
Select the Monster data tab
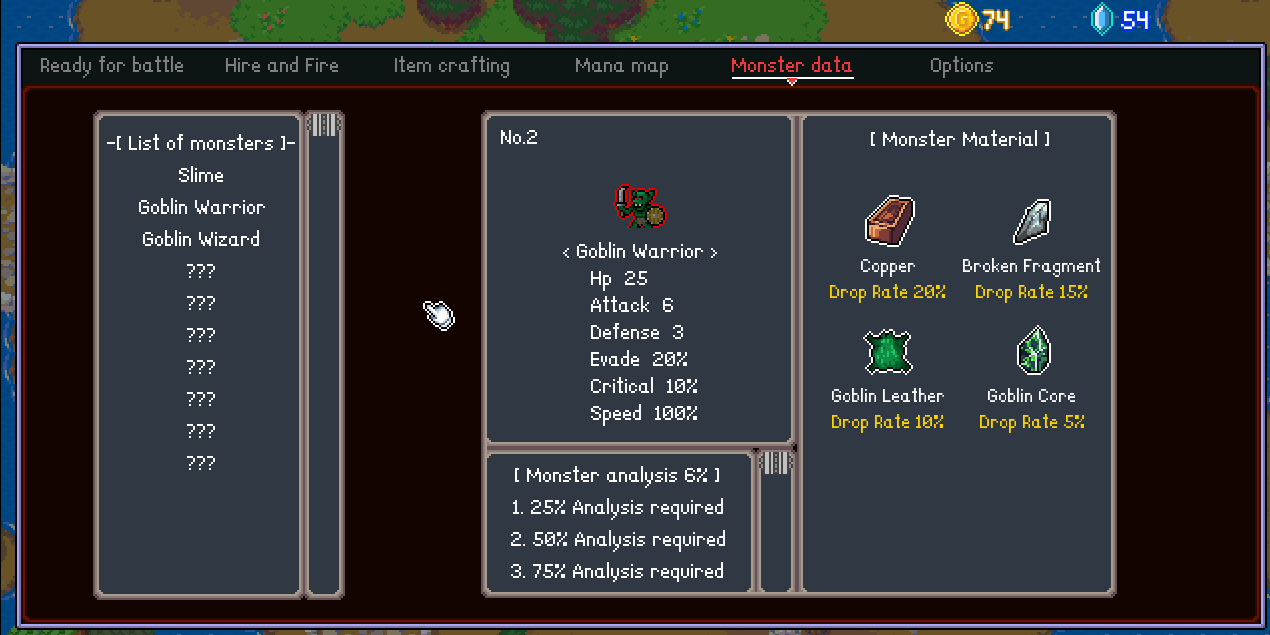point(791,66)
